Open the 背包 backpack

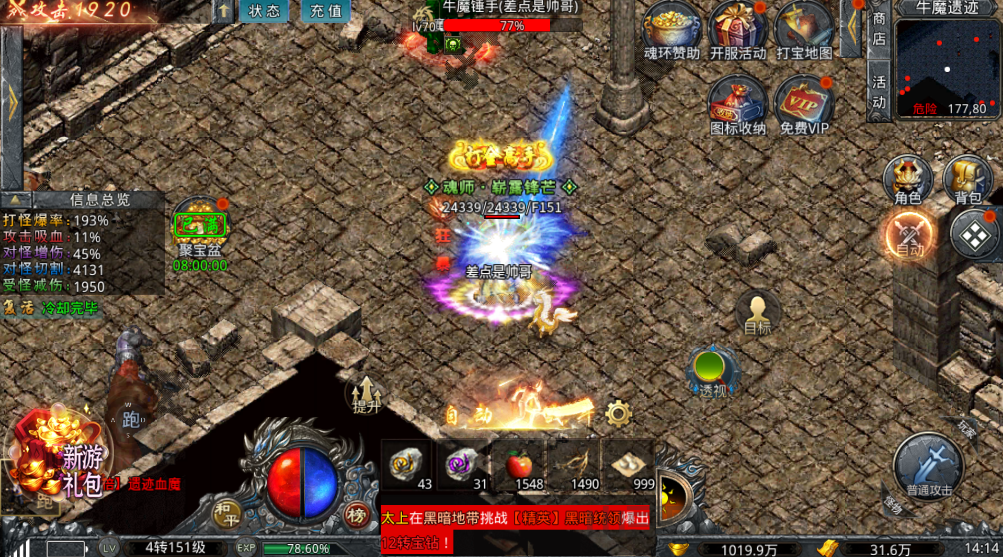[x=967, y=178]
